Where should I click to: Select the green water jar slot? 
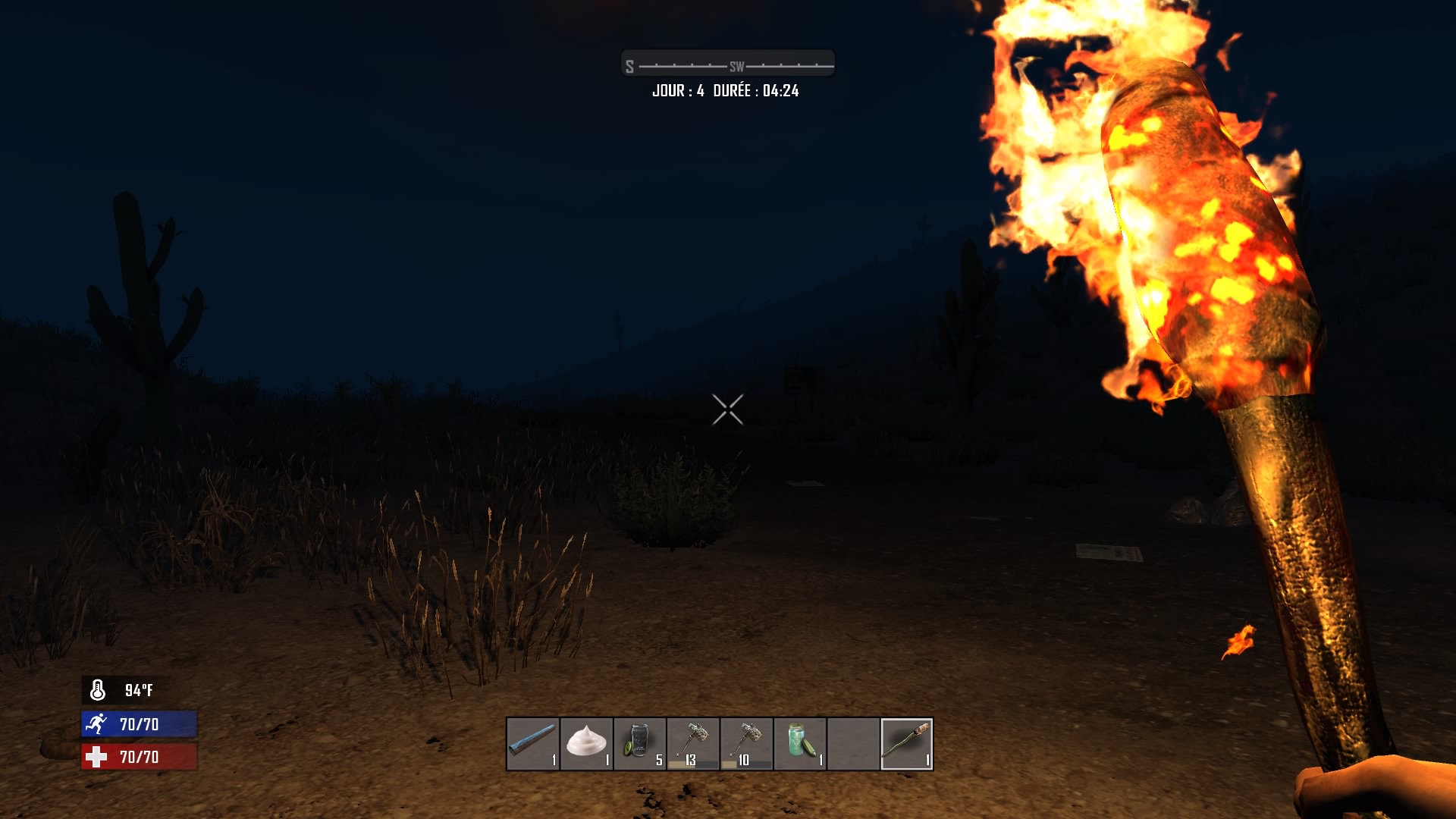pyautogui.click(x=800, y=743)
